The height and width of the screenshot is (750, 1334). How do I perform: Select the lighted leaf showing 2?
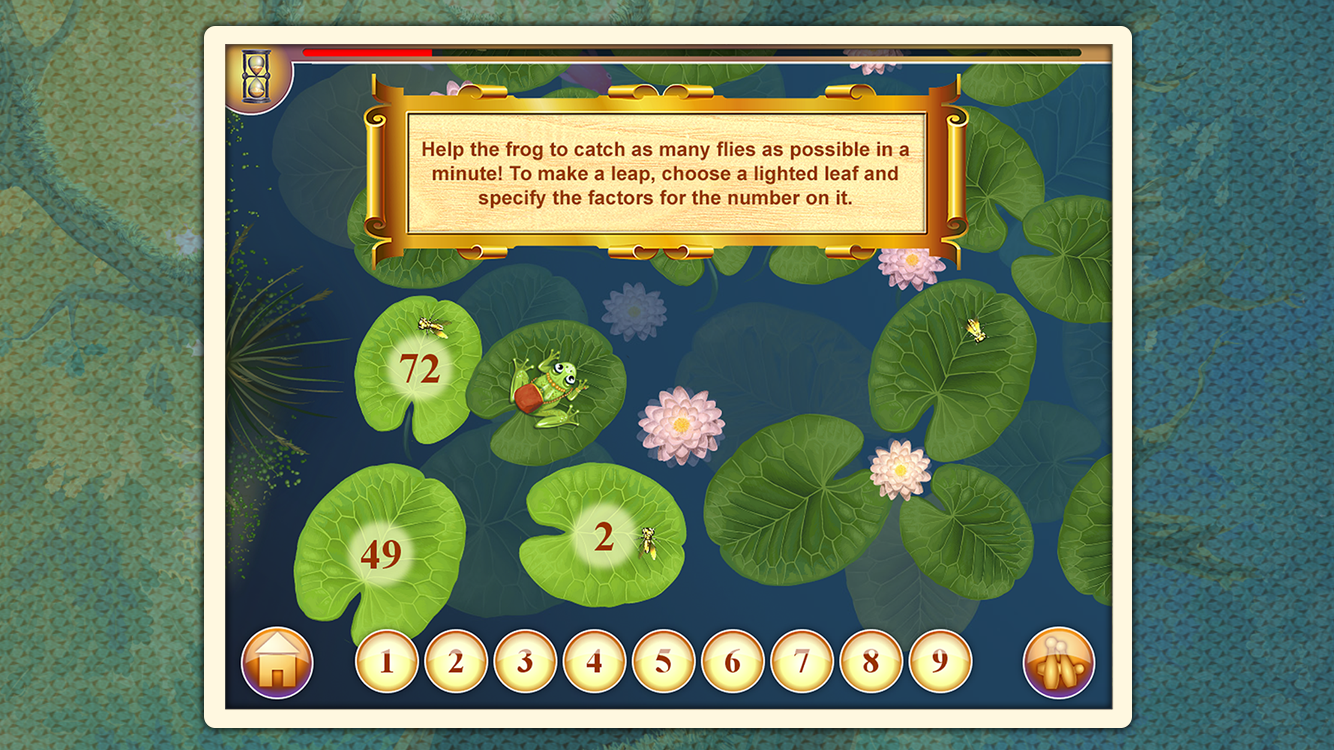point(603,538)
